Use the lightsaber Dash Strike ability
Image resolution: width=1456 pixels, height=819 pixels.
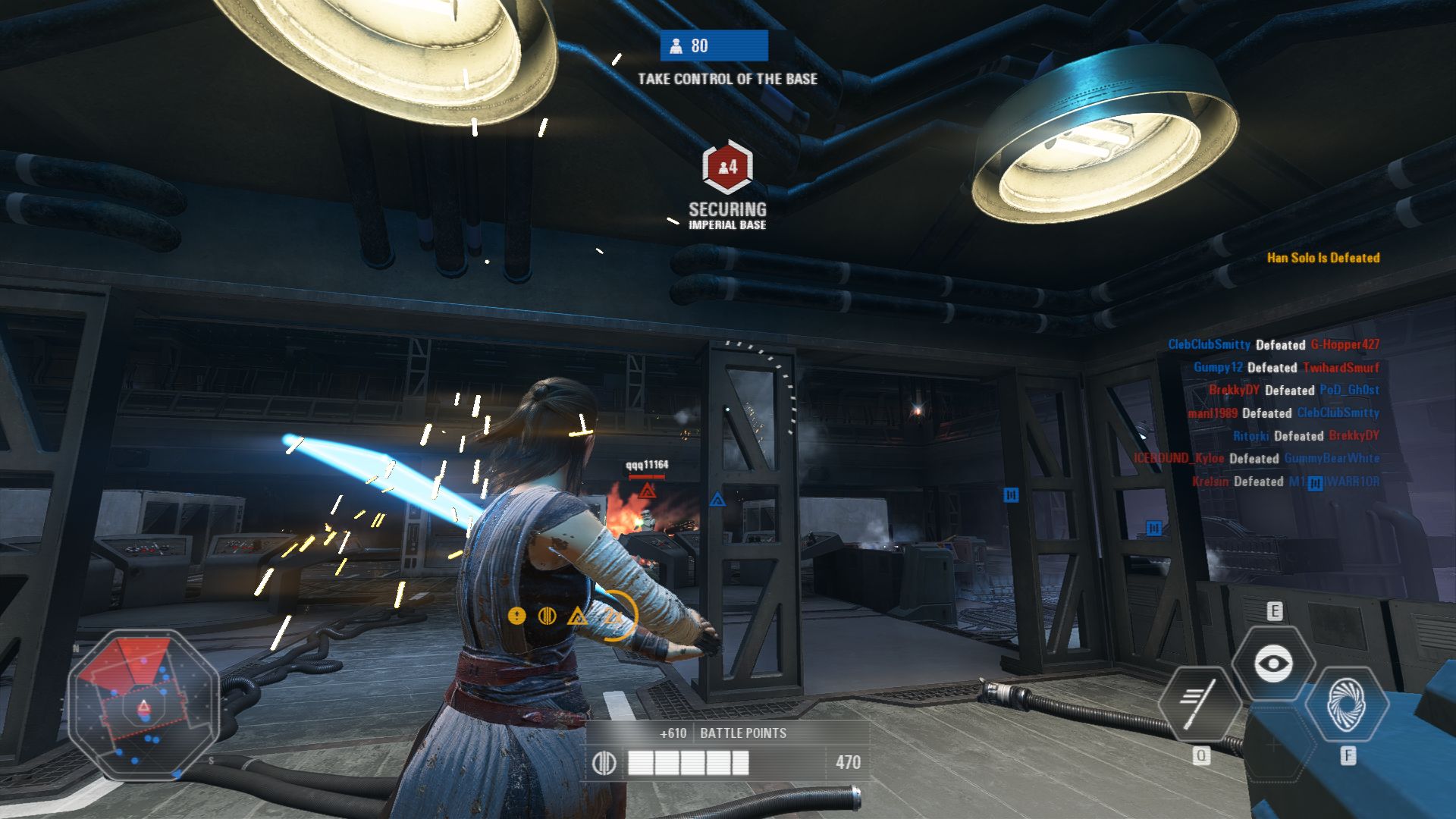tap(1199, 704)
